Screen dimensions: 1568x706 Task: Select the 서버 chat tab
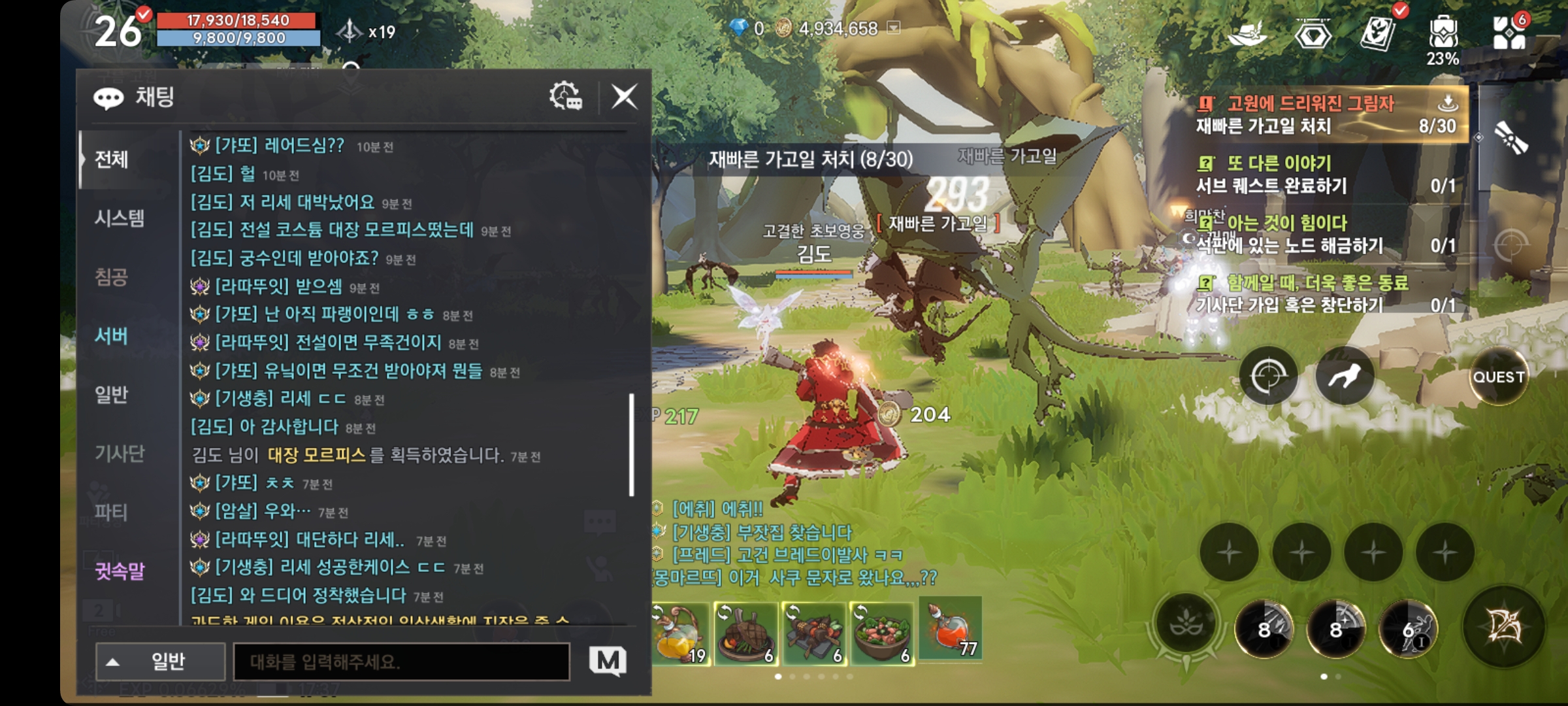point(111,336)
